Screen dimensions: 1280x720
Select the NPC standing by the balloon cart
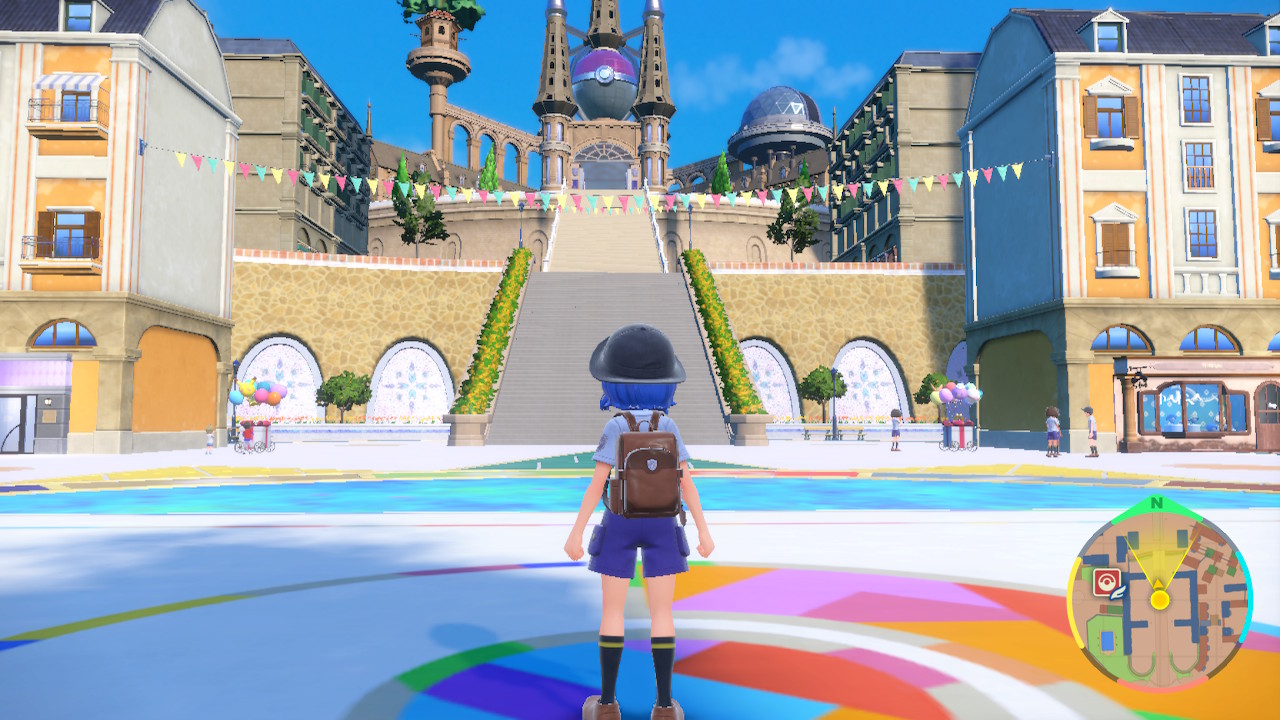point(247,432)
